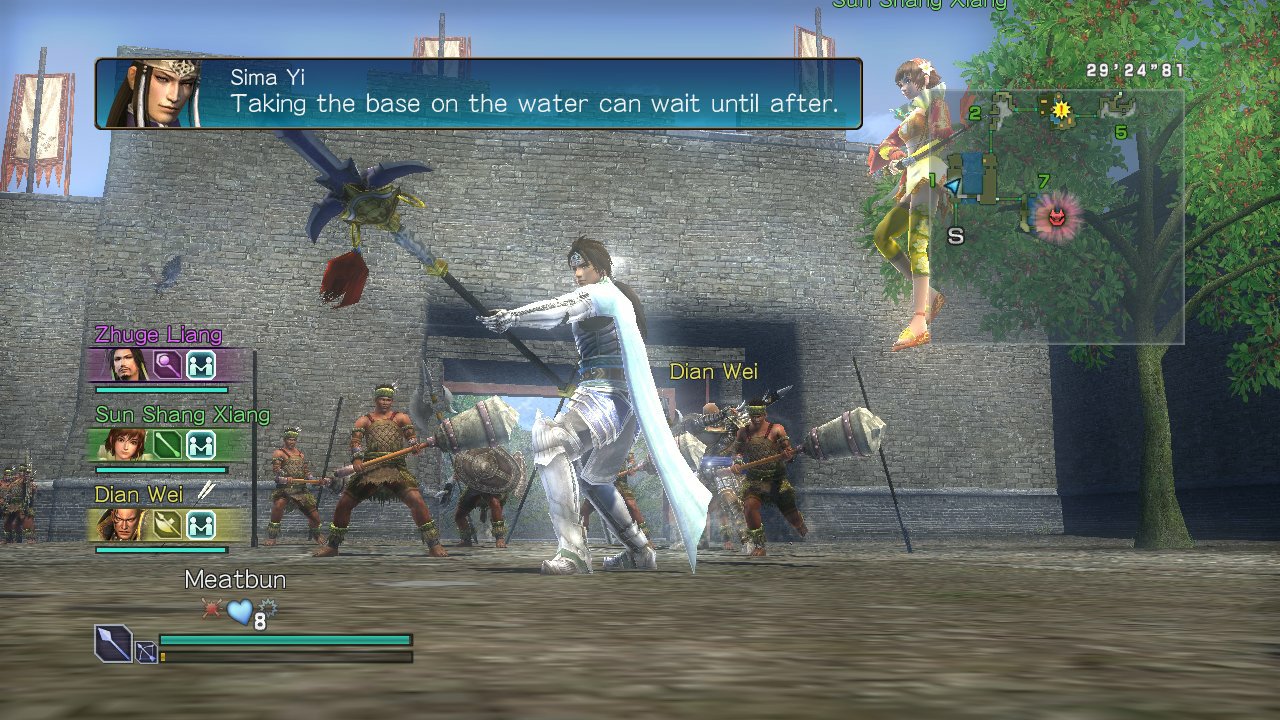
Task: Expand base 7 on the minimap
Action: tap(1042, 181)
